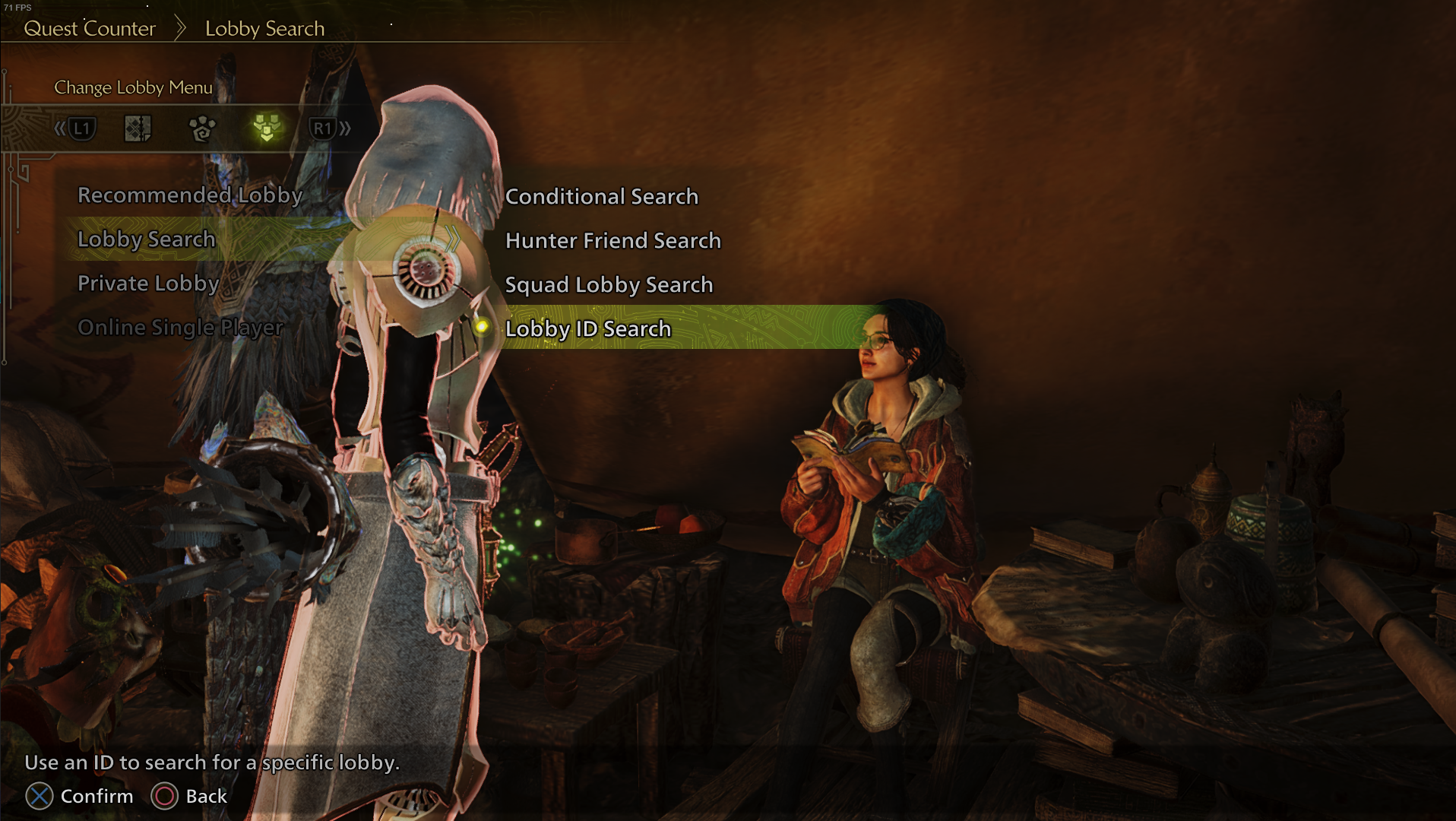Select Recommended Lobby option
The height and width of the screenshot is (821, 1456).
pyautogui.click(x=190, y=195)
